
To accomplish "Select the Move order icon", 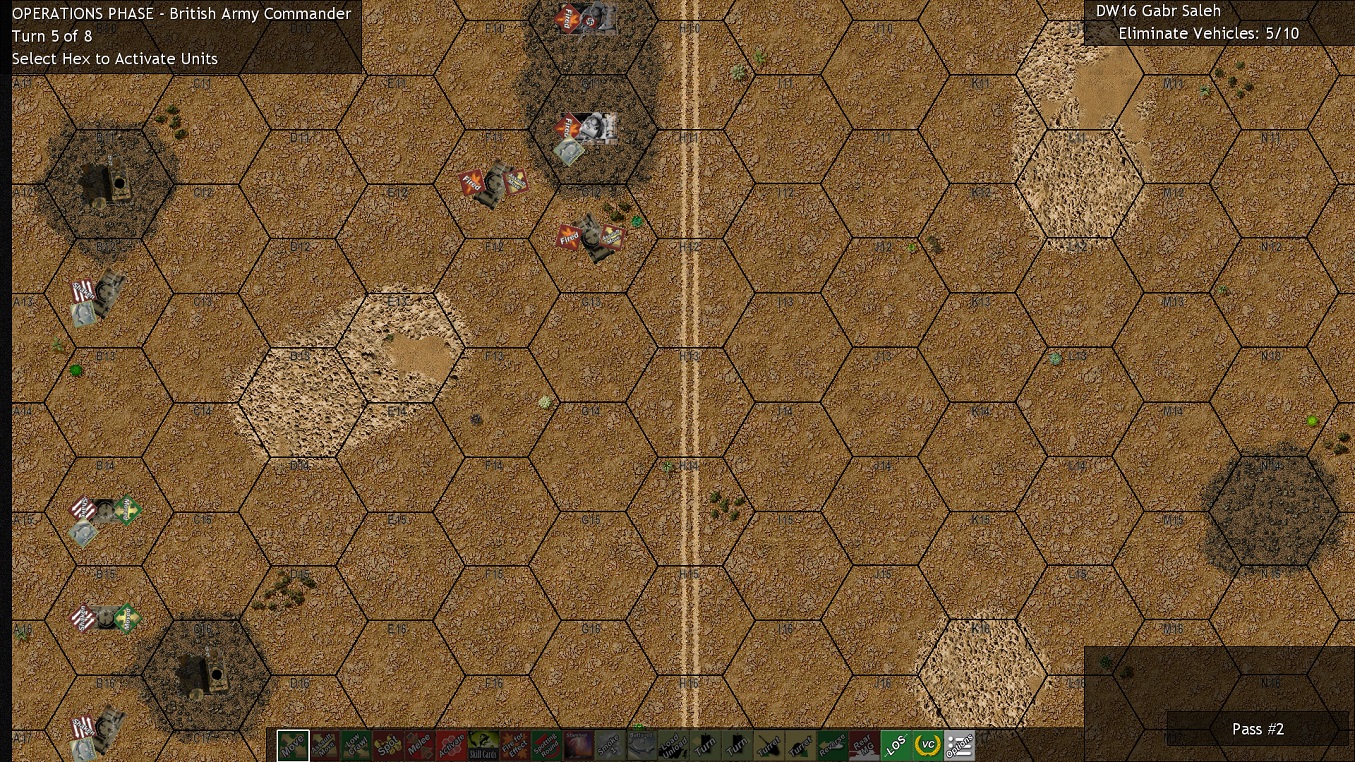I will [x=292, y=744].
